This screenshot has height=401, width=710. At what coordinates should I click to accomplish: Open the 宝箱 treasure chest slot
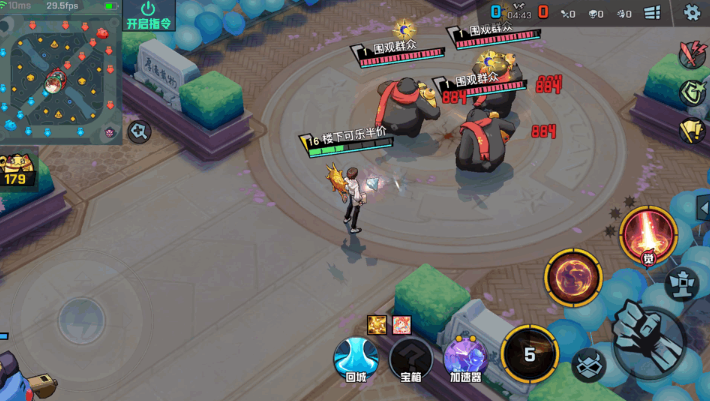410,358
